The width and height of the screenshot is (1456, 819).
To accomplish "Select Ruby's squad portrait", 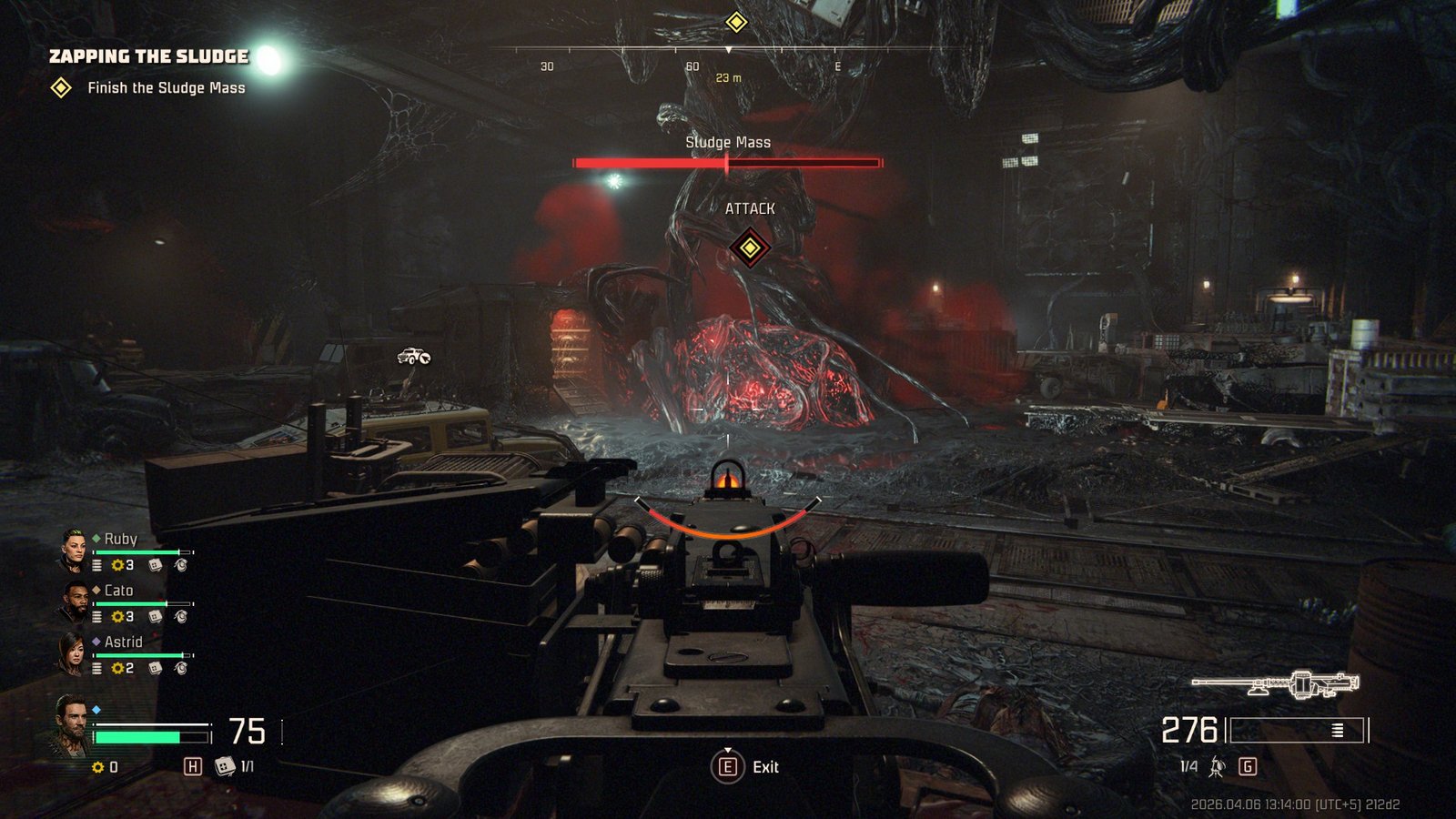I will pos(73,550).
